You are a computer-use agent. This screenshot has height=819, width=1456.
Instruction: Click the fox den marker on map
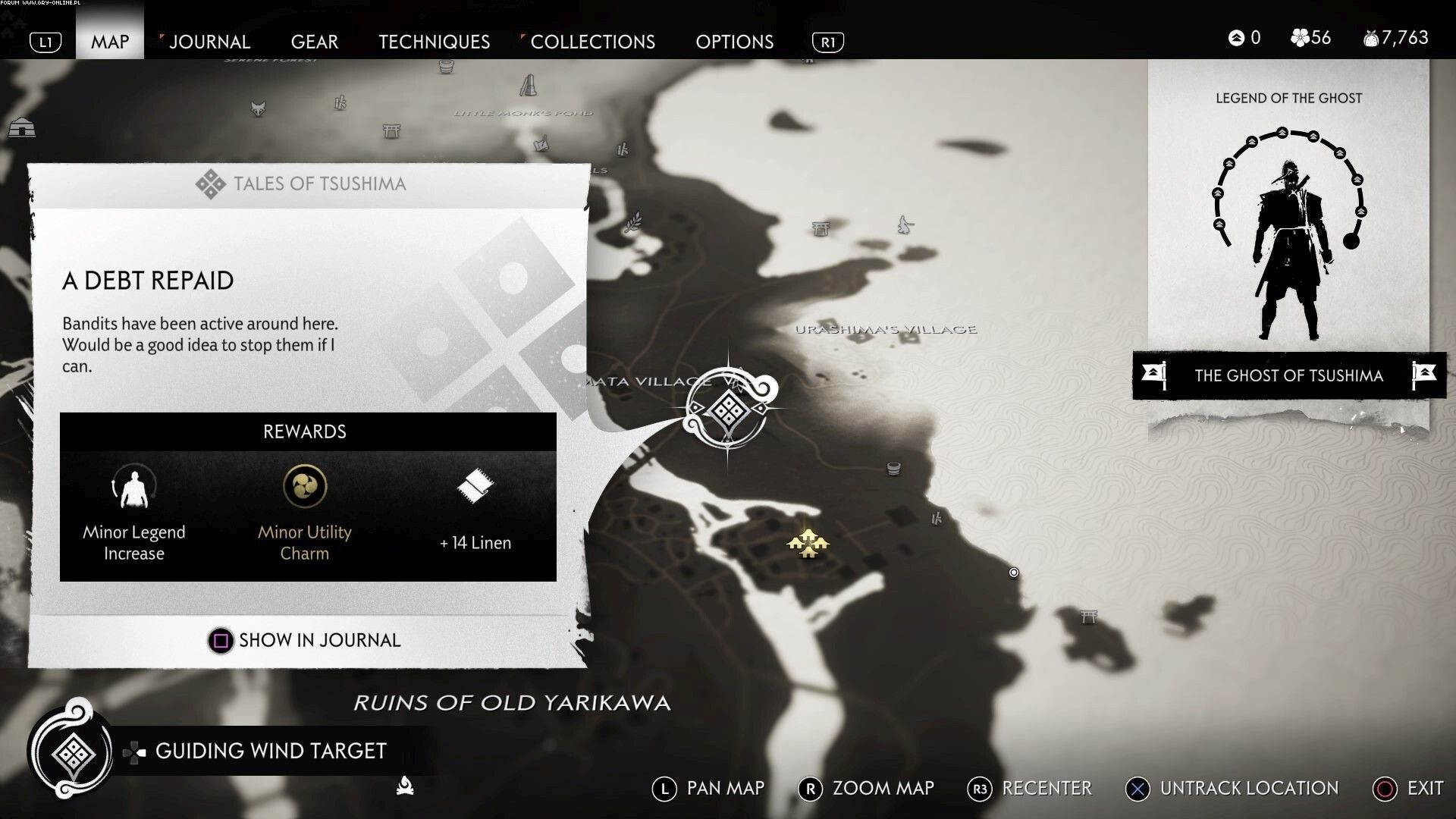[258, 108]
